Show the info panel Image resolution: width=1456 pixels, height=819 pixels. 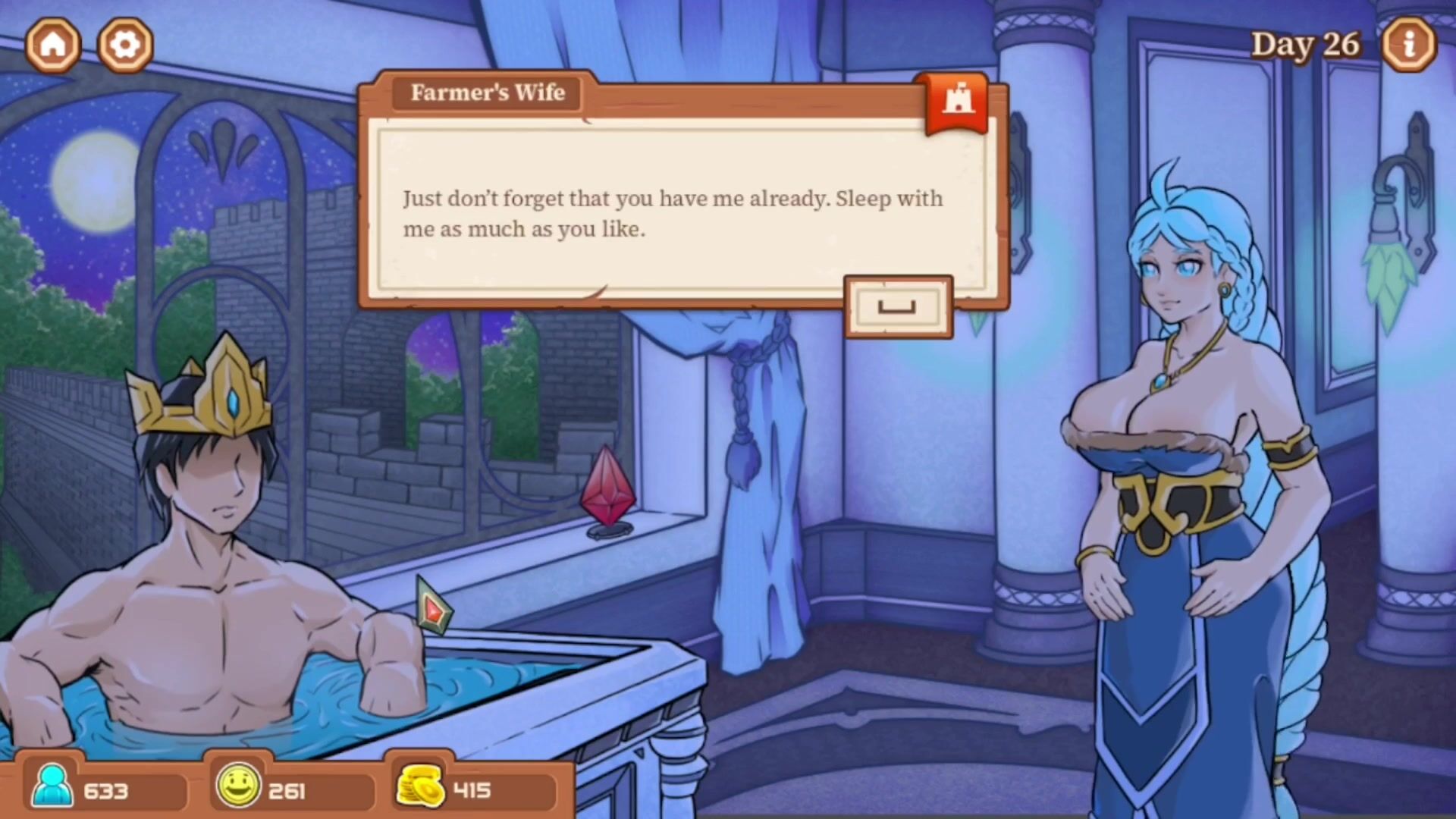[x=1409, y=45]
